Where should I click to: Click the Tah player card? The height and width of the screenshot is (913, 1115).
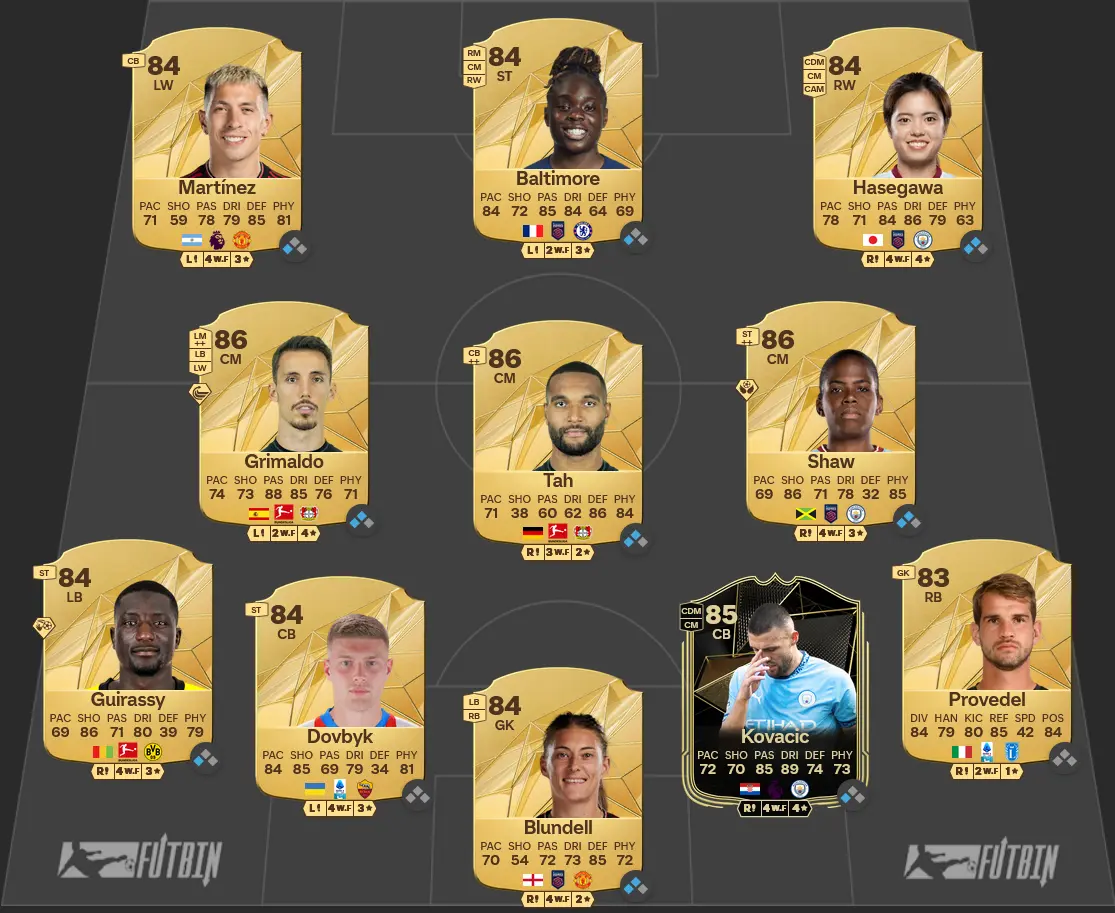[558, 430]
